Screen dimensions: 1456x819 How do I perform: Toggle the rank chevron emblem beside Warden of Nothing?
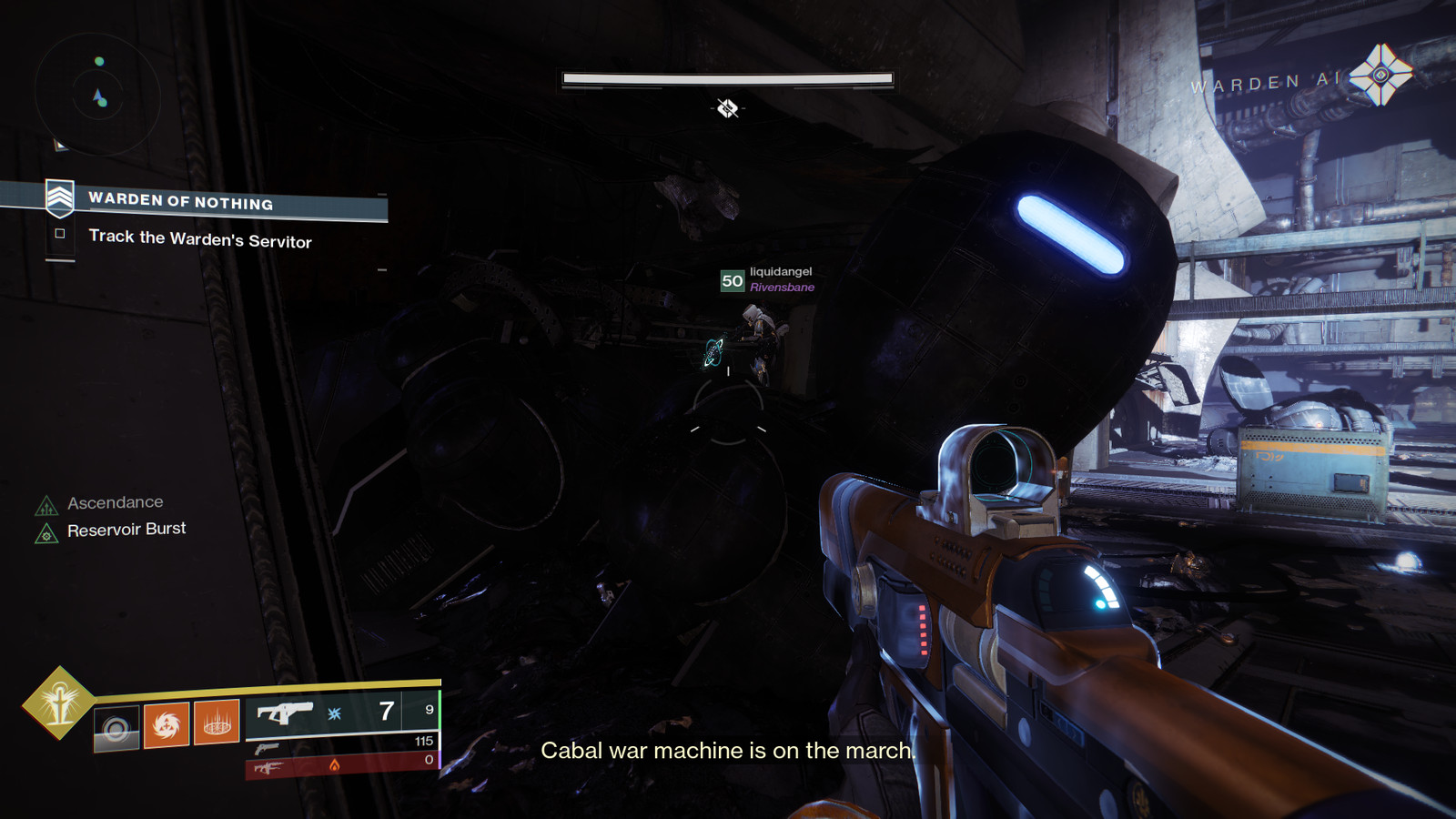[60, 200]
